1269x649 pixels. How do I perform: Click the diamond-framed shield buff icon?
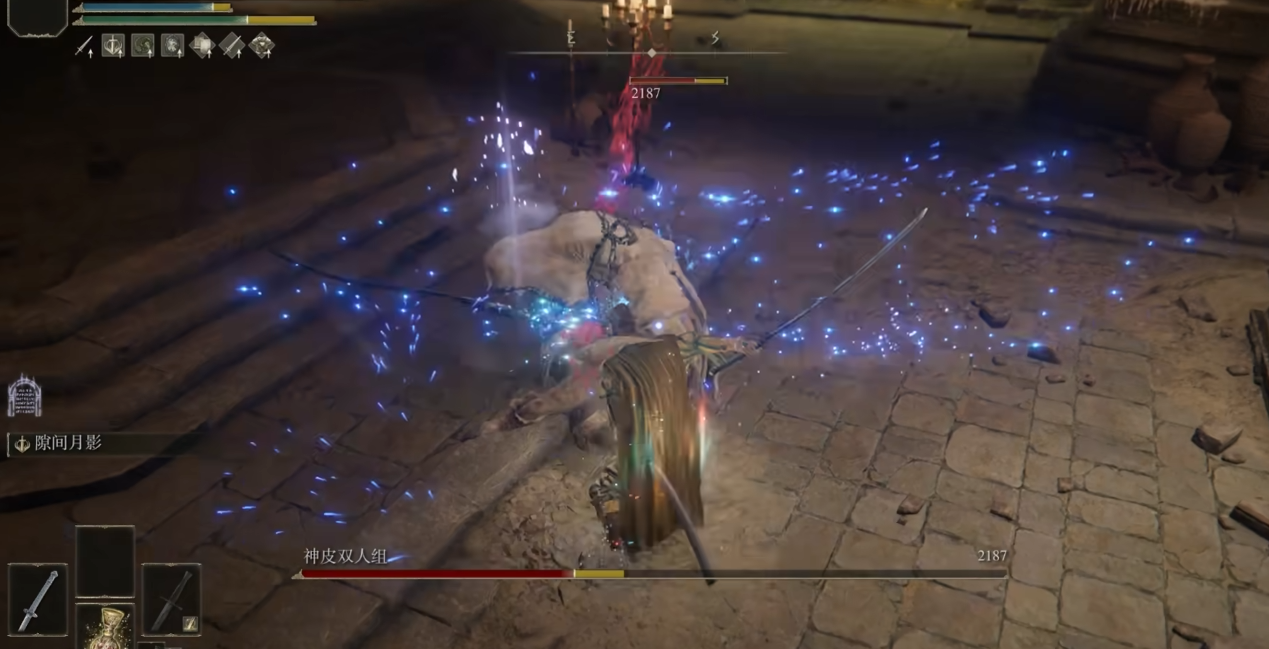coord(202,46)
